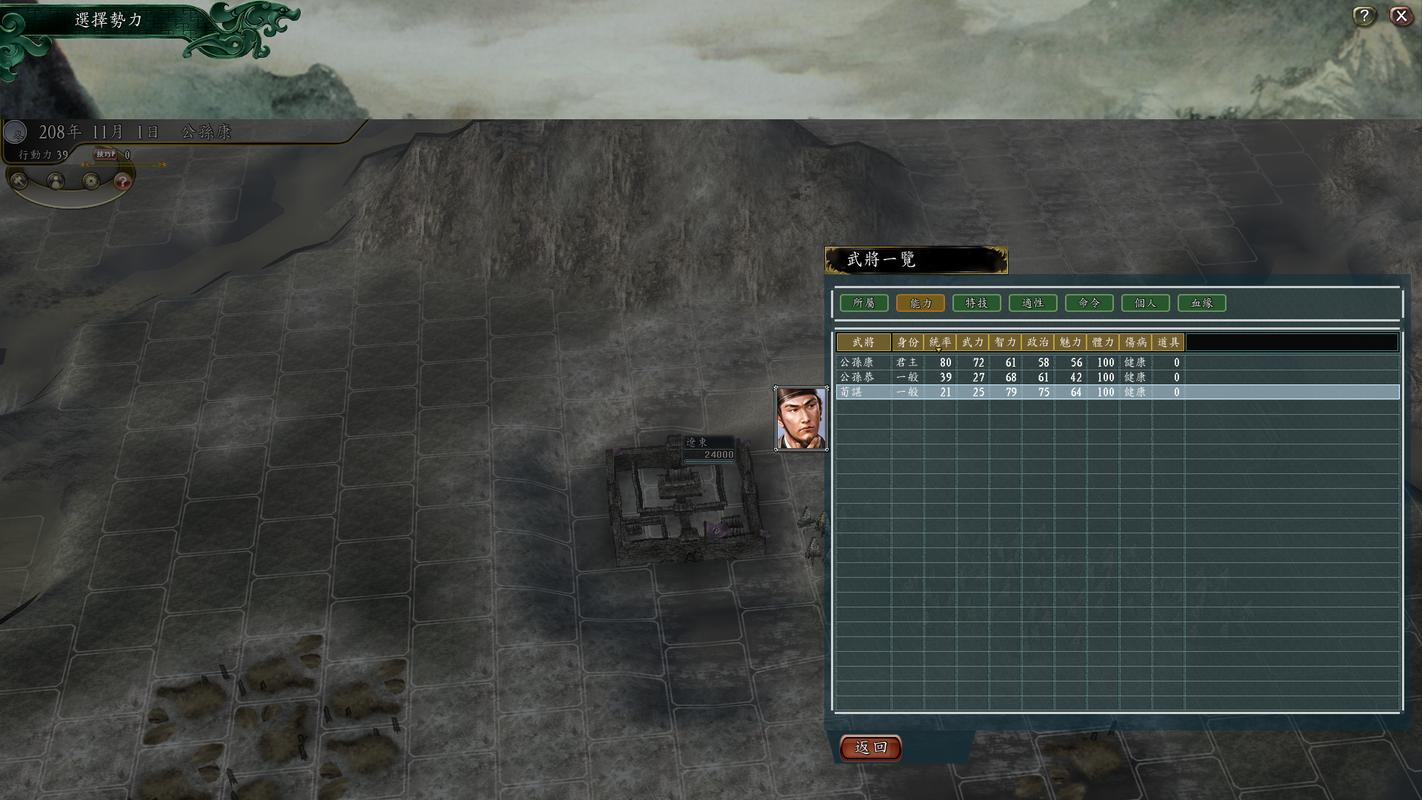1422x800 pixels.
Task: Select the 能力 abilities tab
Action: [x=920, y=303]
